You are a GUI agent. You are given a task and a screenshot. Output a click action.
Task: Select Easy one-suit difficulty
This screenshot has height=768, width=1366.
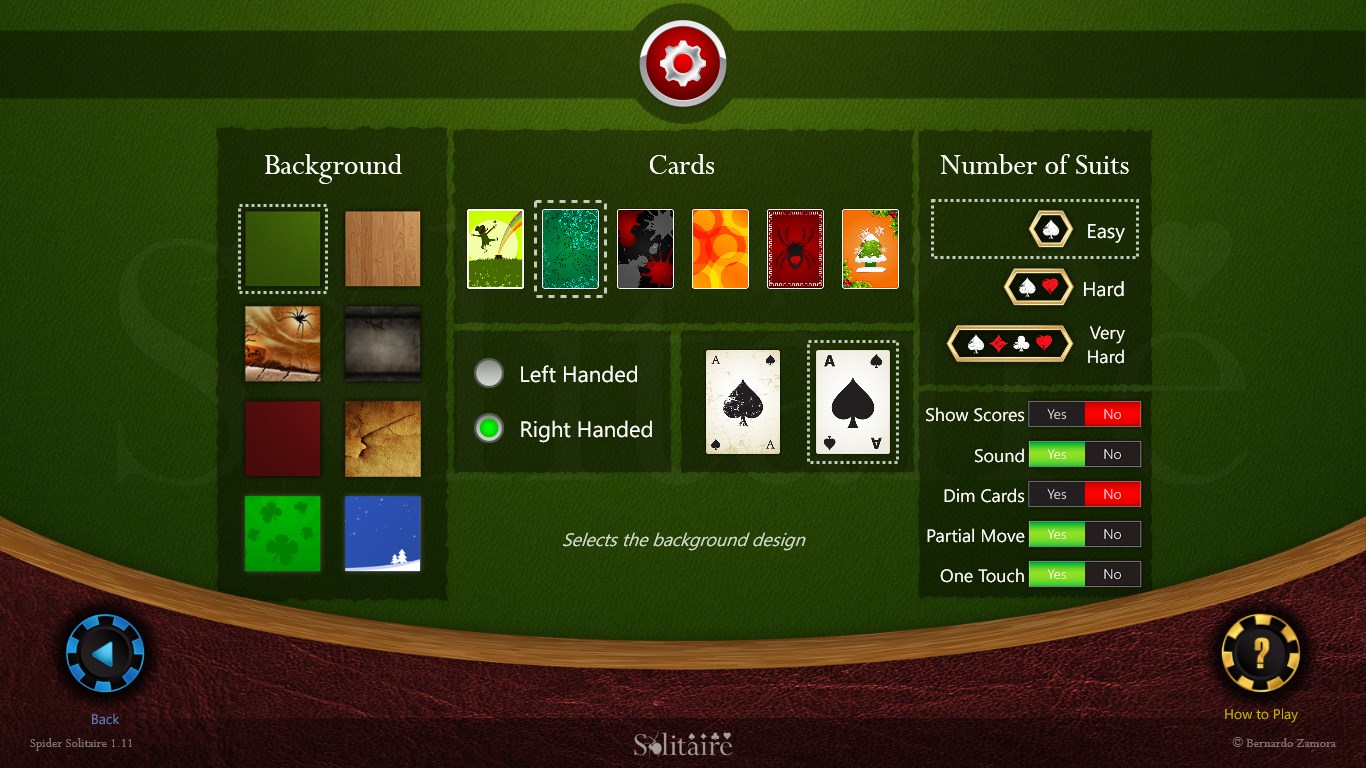pyautogui.click(x=1035, y=229)
